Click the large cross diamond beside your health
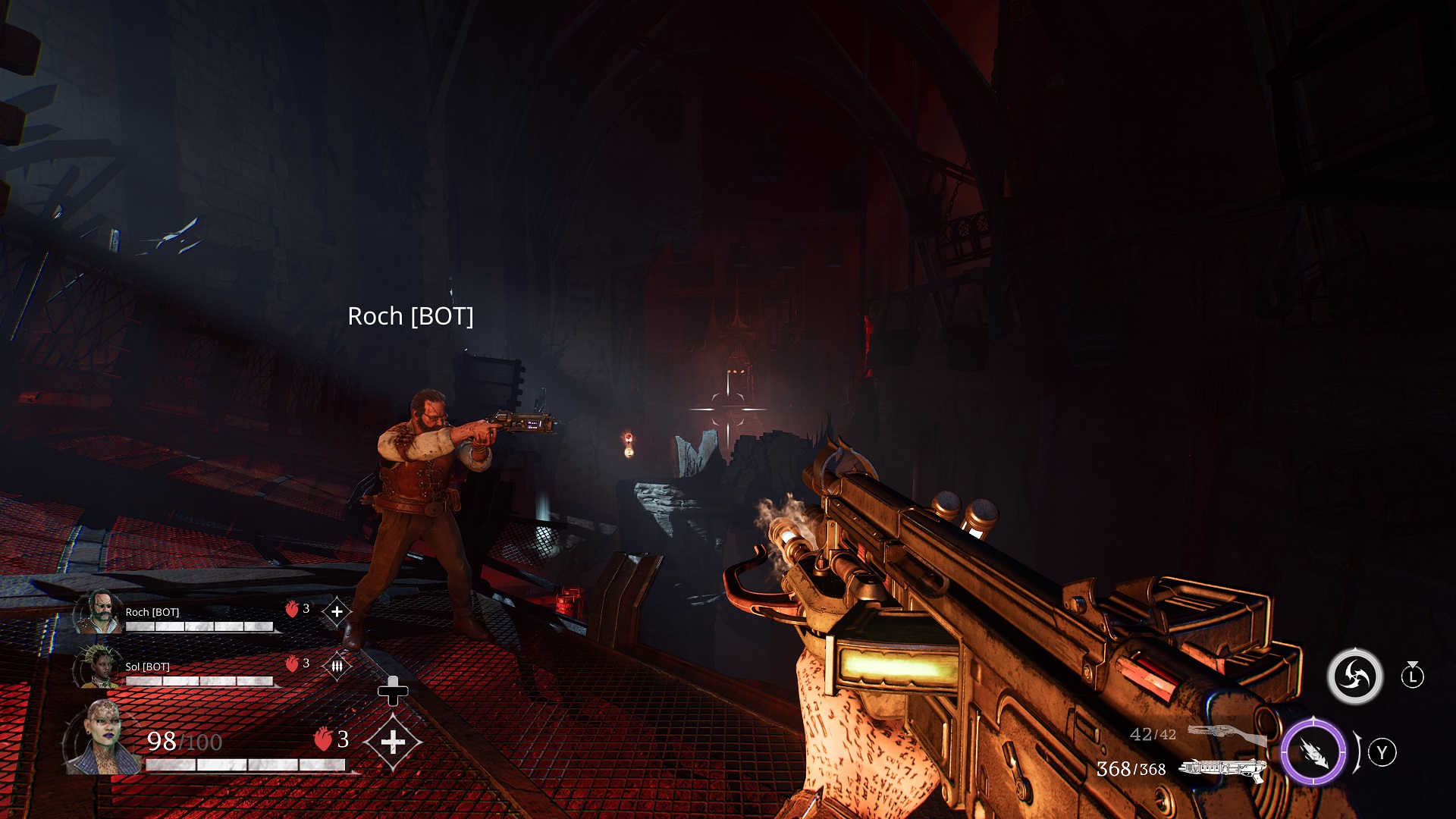The height and width of the screenshot is (819, 1456). pyautogui.click(x=392, y=742)
